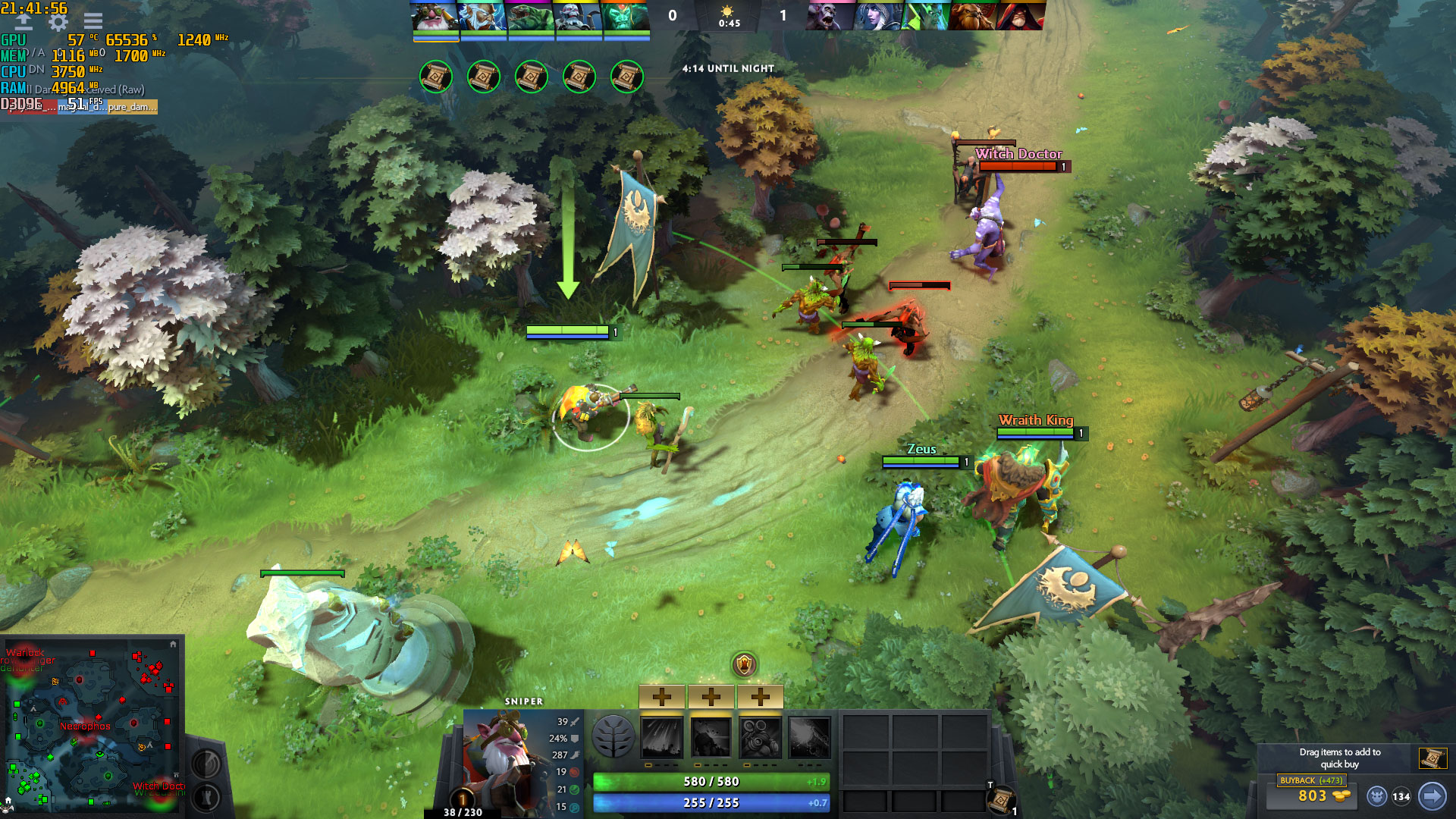Click the minimap
Viewport: 1456px width, 819px height.
[91, 726]
